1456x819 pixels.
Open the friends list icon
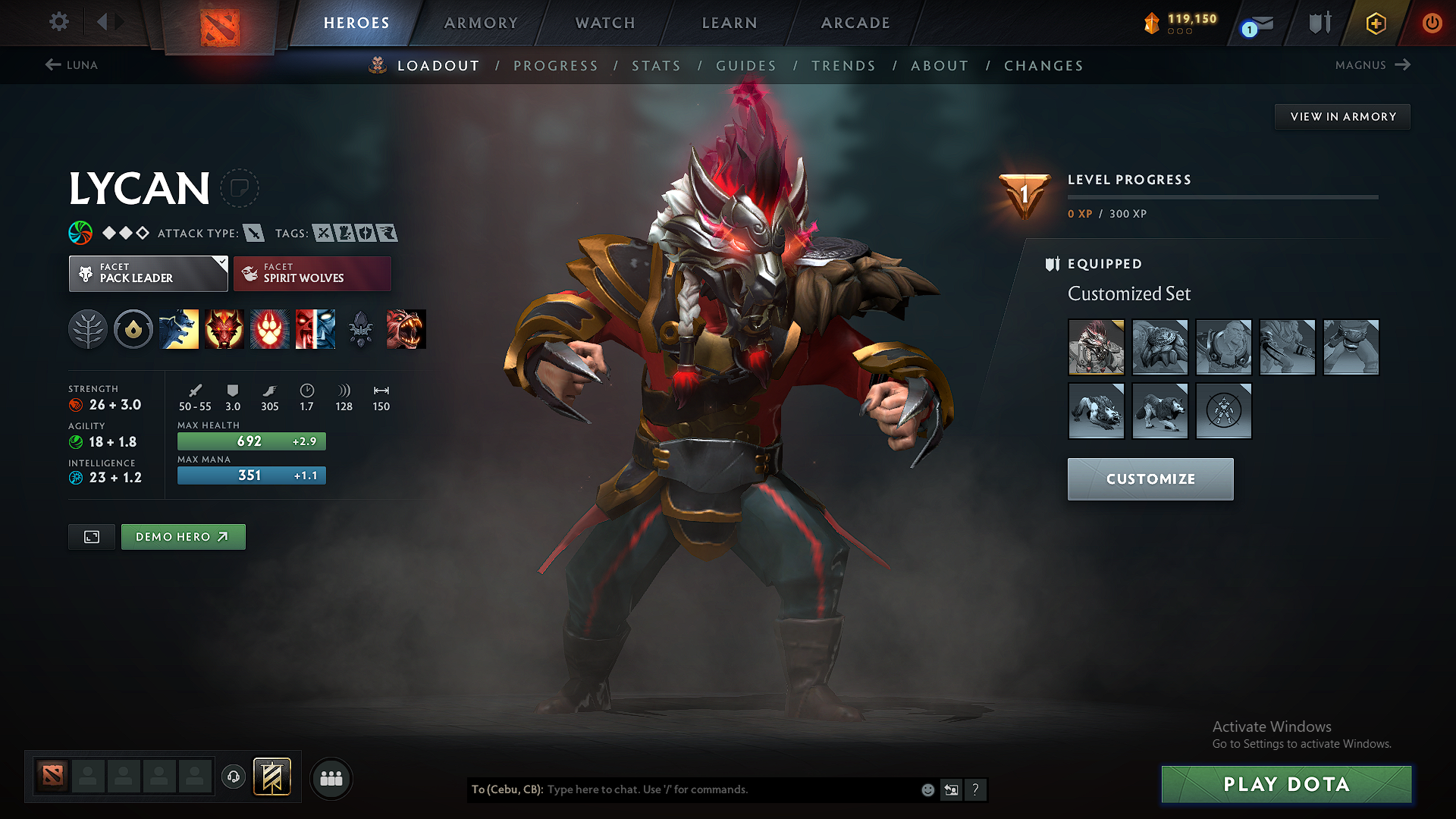pyautogui.click(x=330, y=778)
